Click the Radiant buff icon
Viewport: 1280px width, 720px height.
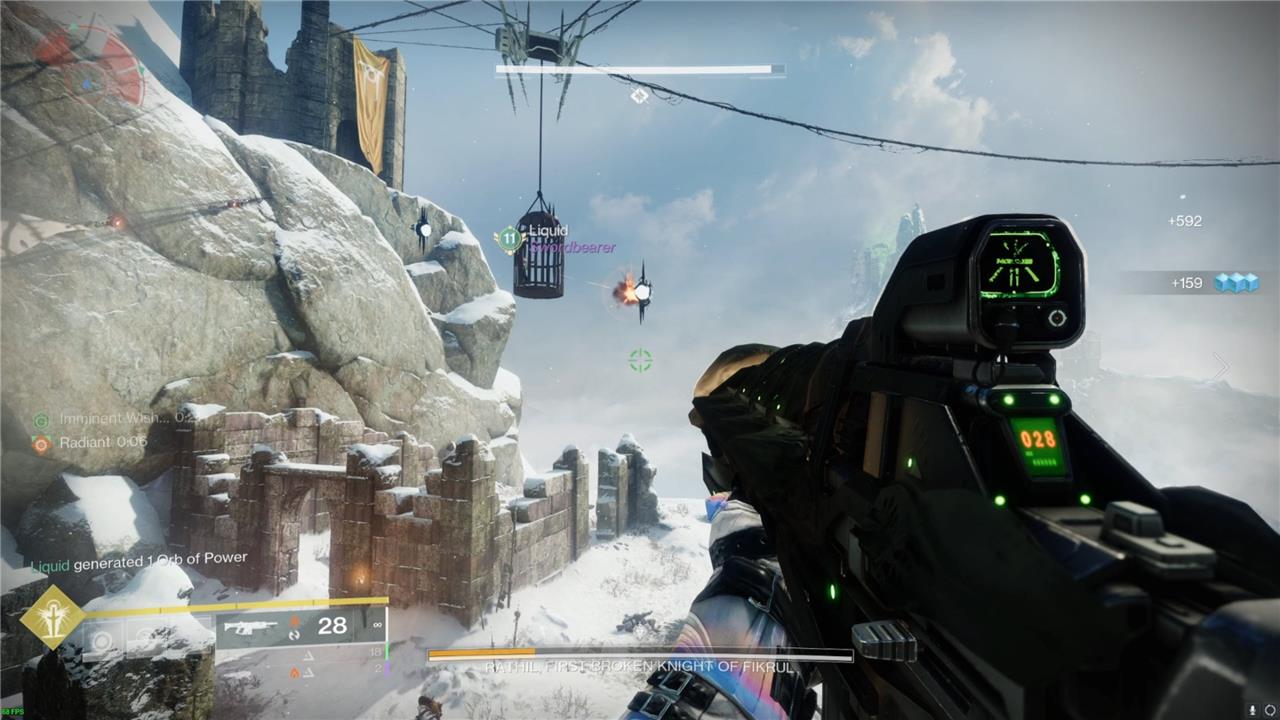(x=41, y=442)
